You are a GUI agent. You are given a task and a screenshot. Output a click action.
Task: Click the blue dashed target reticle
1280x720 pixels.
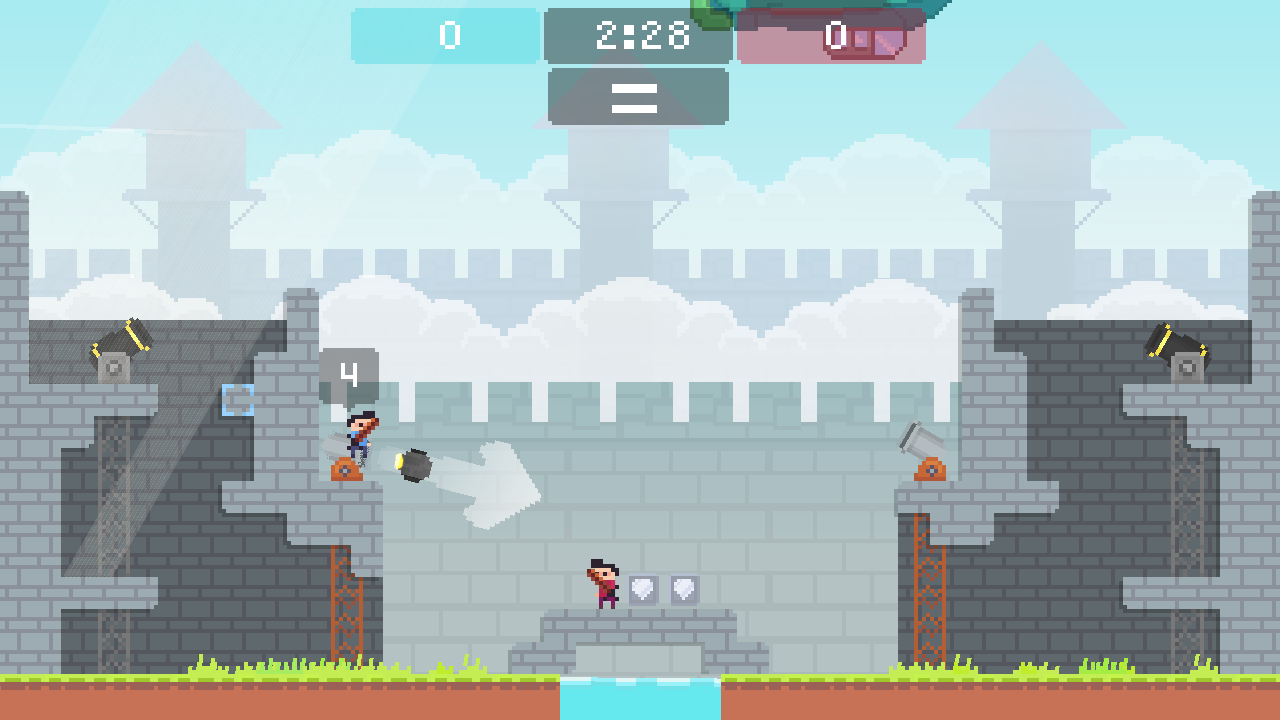click(x=237, y=398)
